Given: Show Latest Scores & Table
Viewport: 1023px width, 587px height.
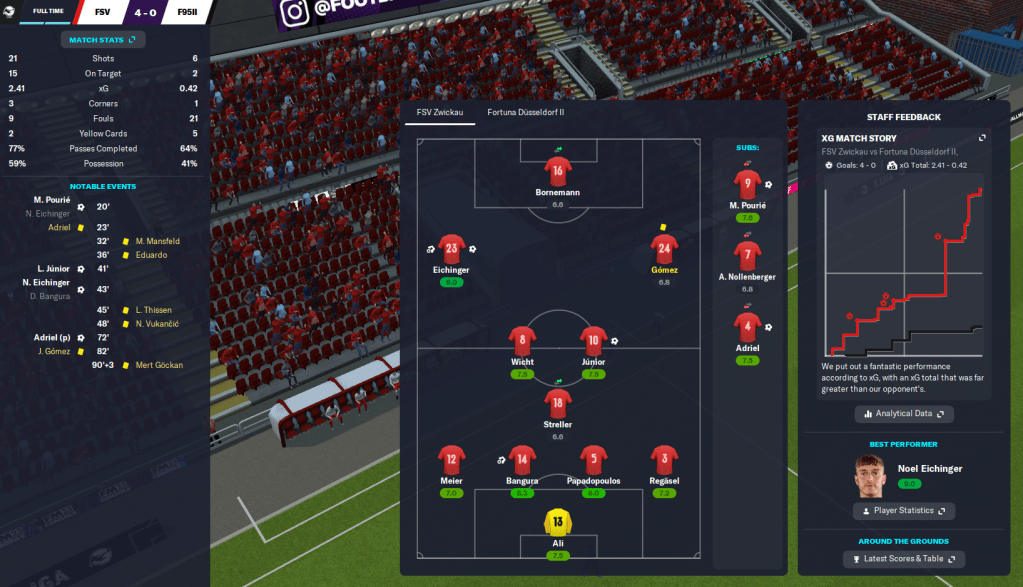Looking at the screenshot, I should pyautogui.click(x=904, y=559).
